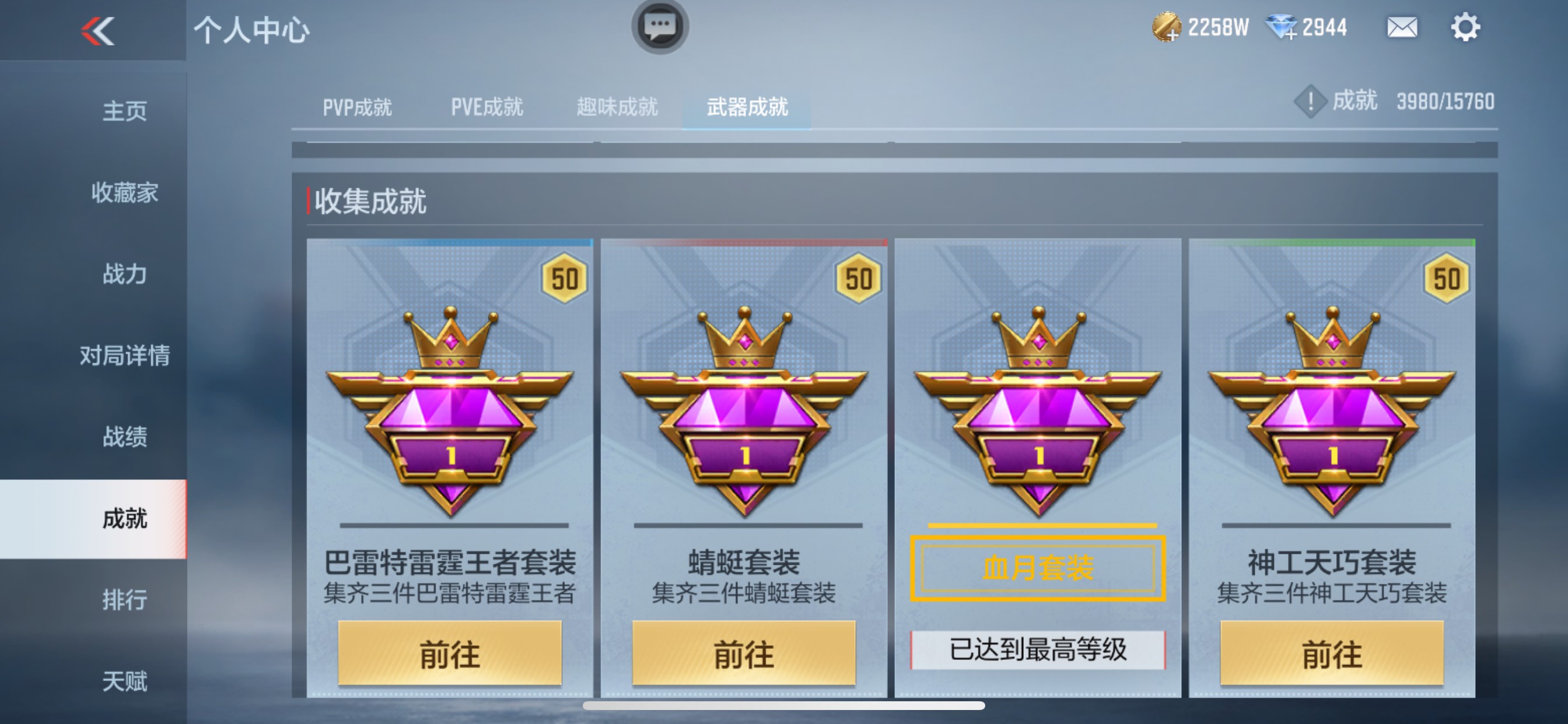Open the mail inbox icon
Image resolution: width=1568 pixels, height=724 pixels.
point(1403,27)
